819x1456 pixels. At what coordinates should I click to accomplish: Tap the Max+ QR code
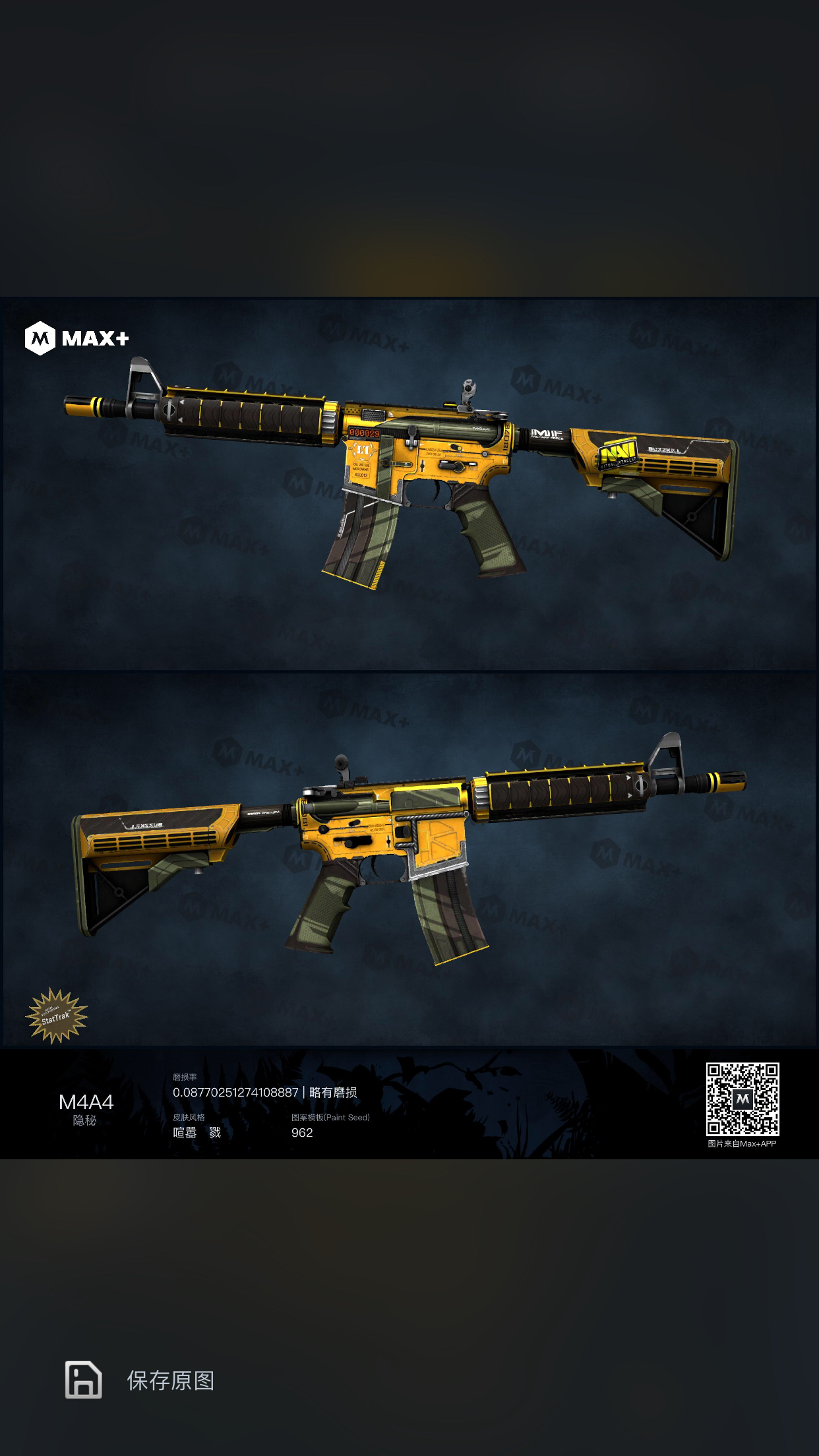(742, 1099)
